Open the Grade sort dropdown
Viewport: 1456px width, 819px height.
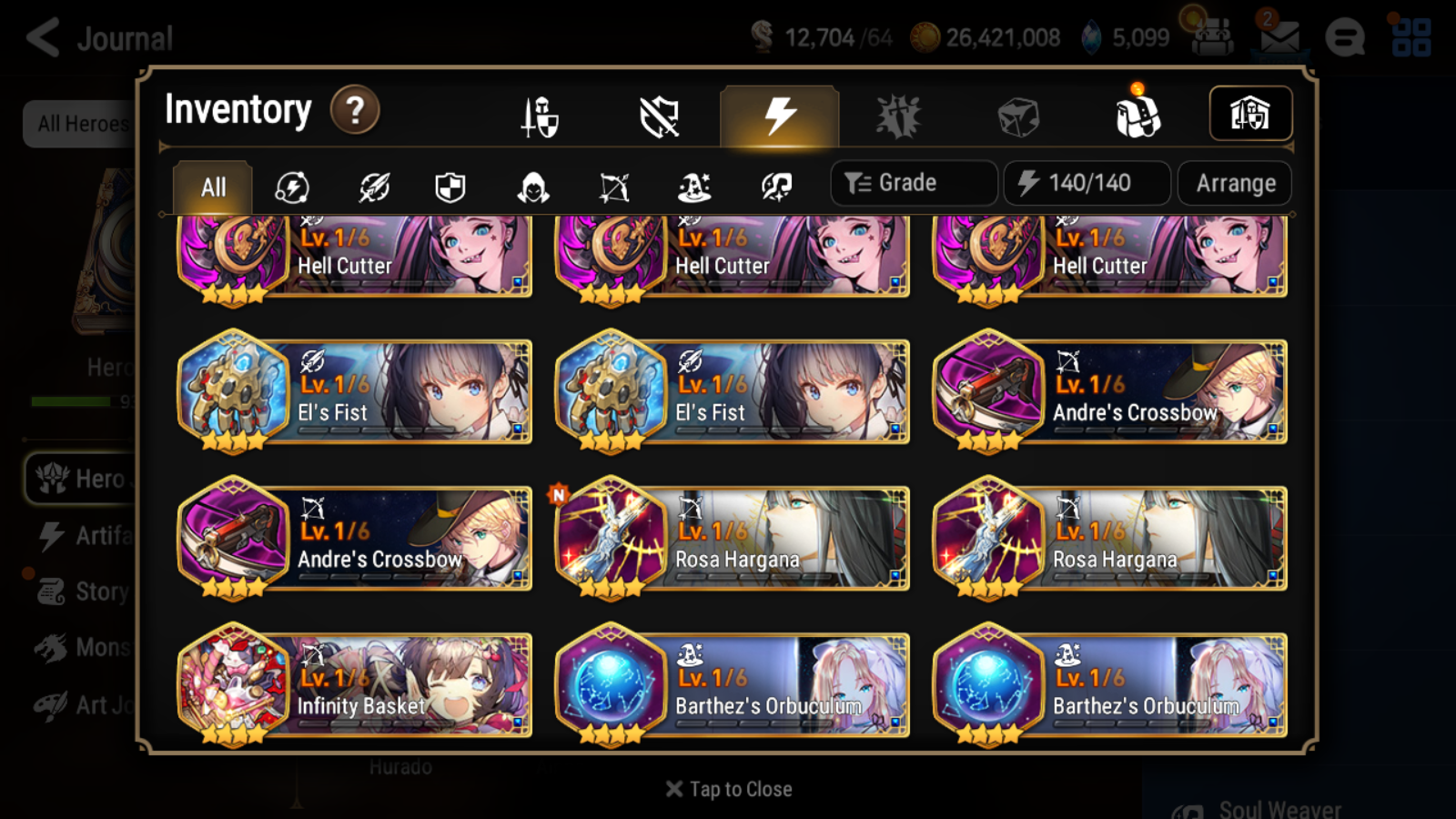[913, 183]
